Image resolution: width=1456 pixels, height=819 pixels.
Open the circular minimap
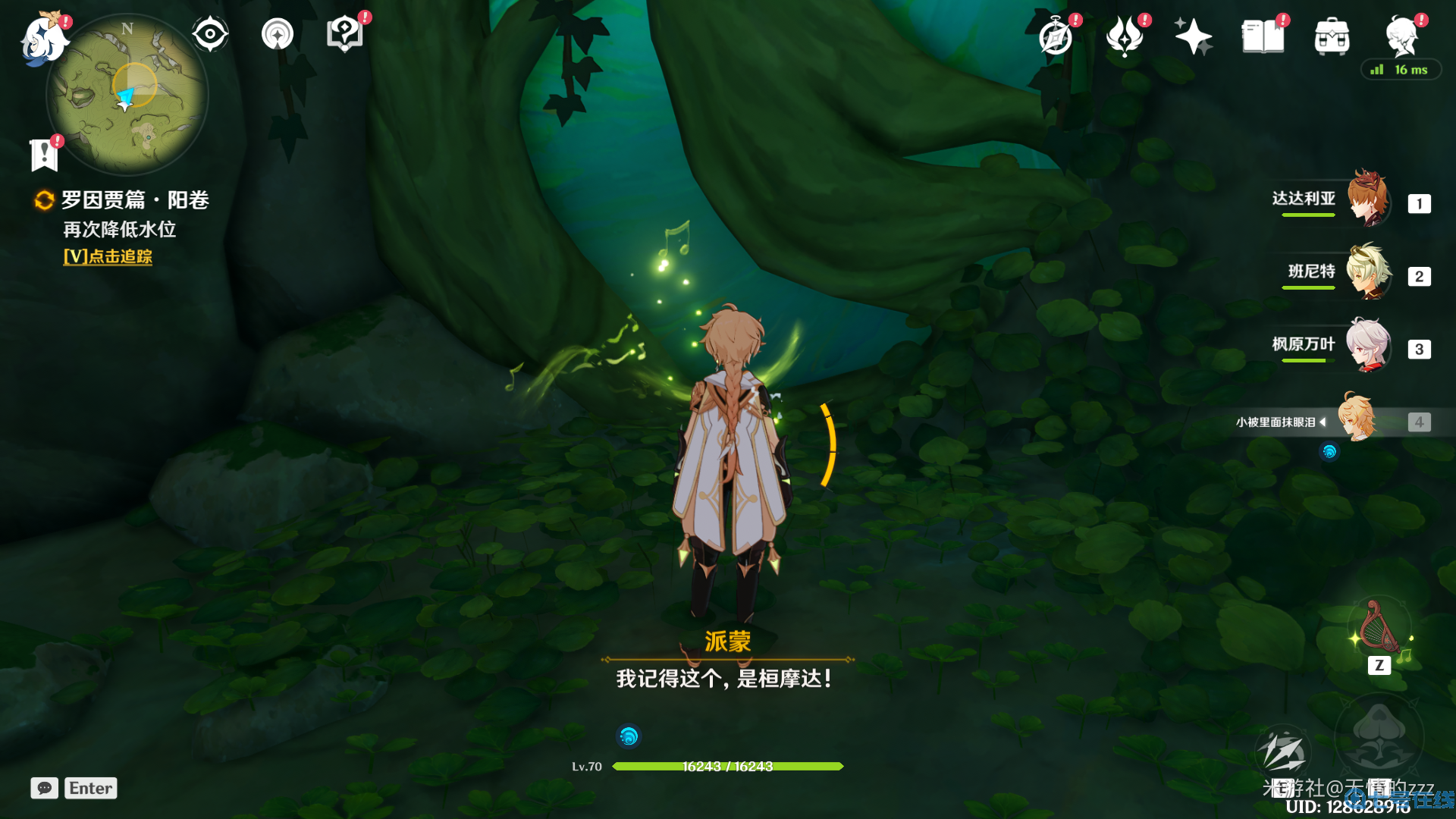(x=127, y=96)
